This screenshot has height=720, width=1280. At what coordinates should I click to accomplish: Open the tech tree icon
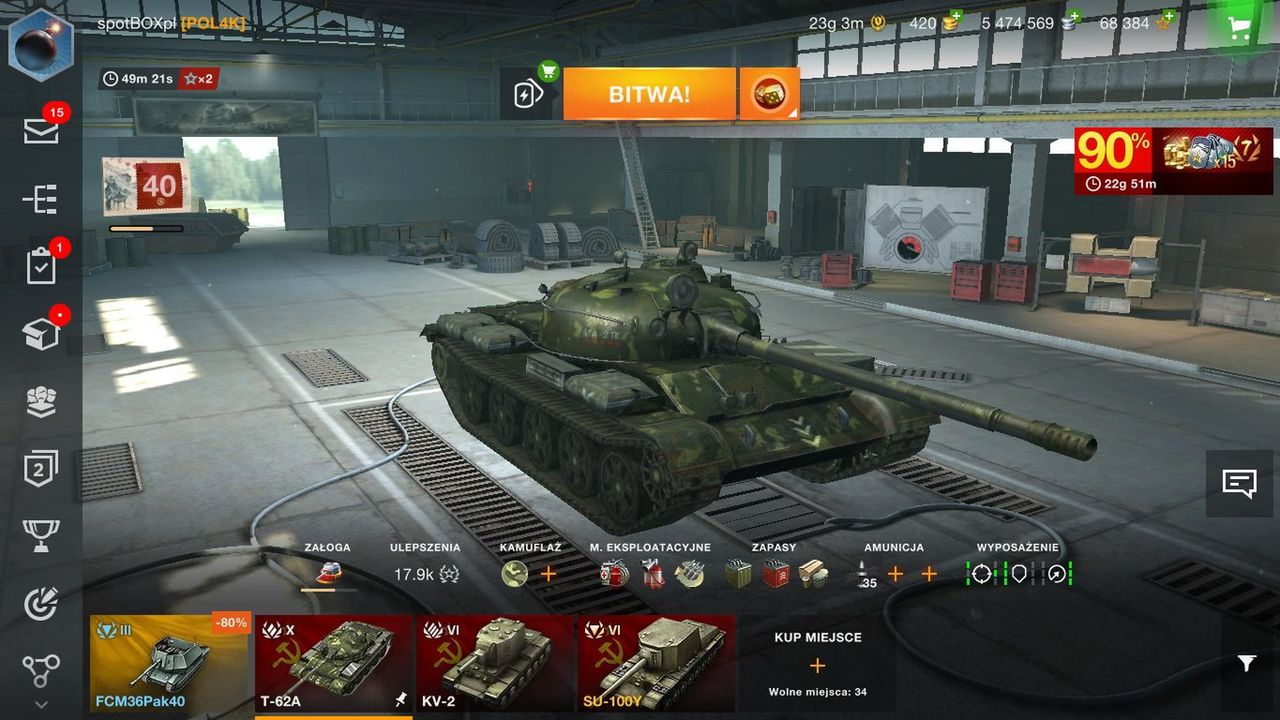pyautogui.click(x=41, y=670)
